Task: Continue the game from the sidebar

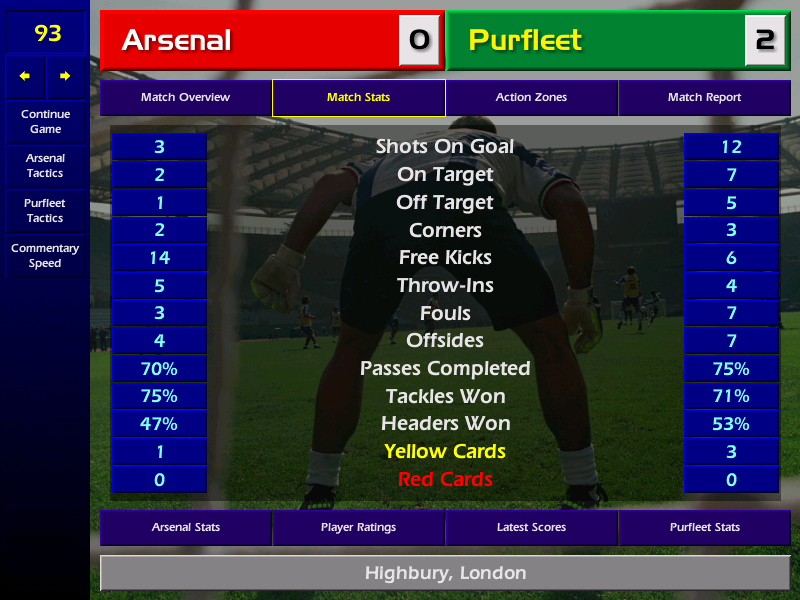Action: coord(45,122)
